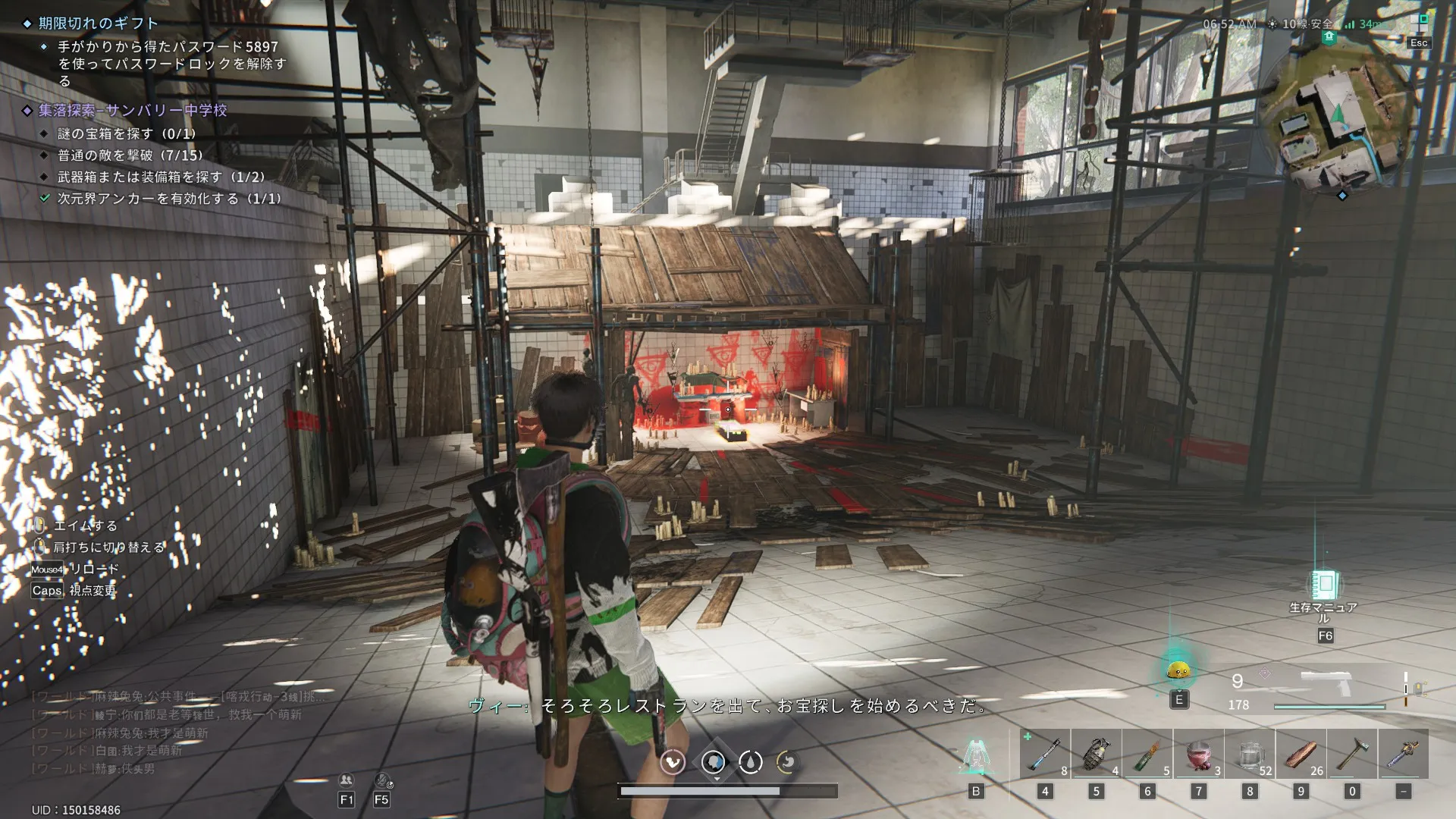The image size is (1456, 819).
Task: Open the backpack outfit icon
Action: [975, 755]
